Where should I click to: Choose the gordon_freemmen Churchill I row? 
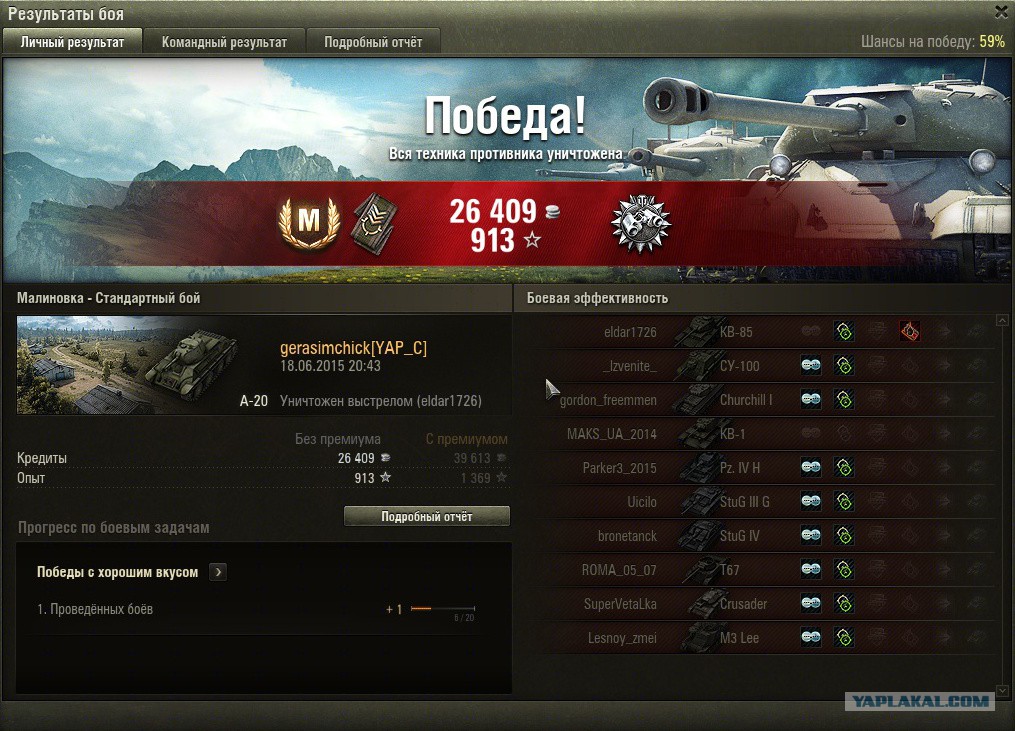coord(760,400)
